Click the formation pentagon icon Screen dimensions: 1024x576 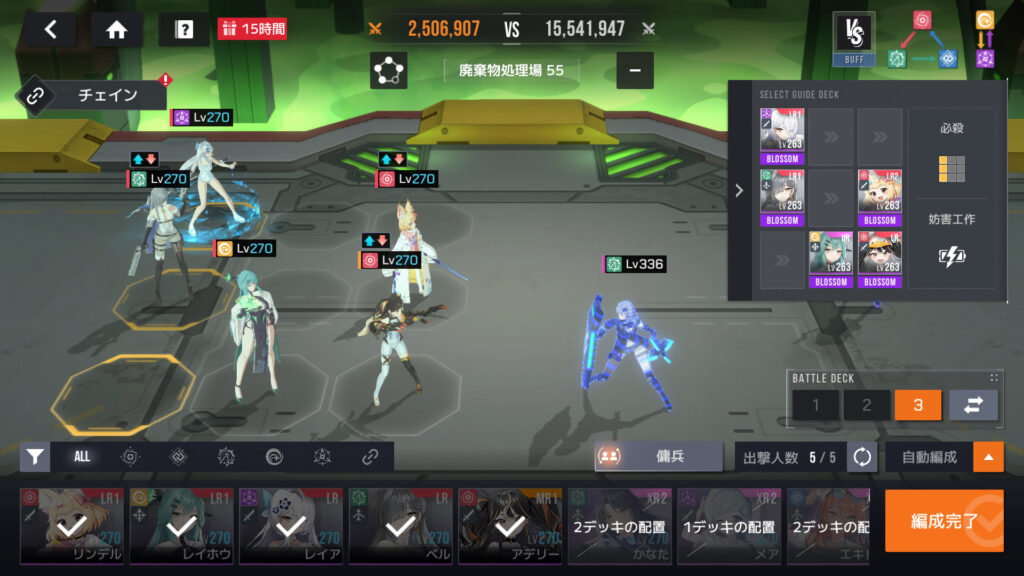tap(388, 71)
